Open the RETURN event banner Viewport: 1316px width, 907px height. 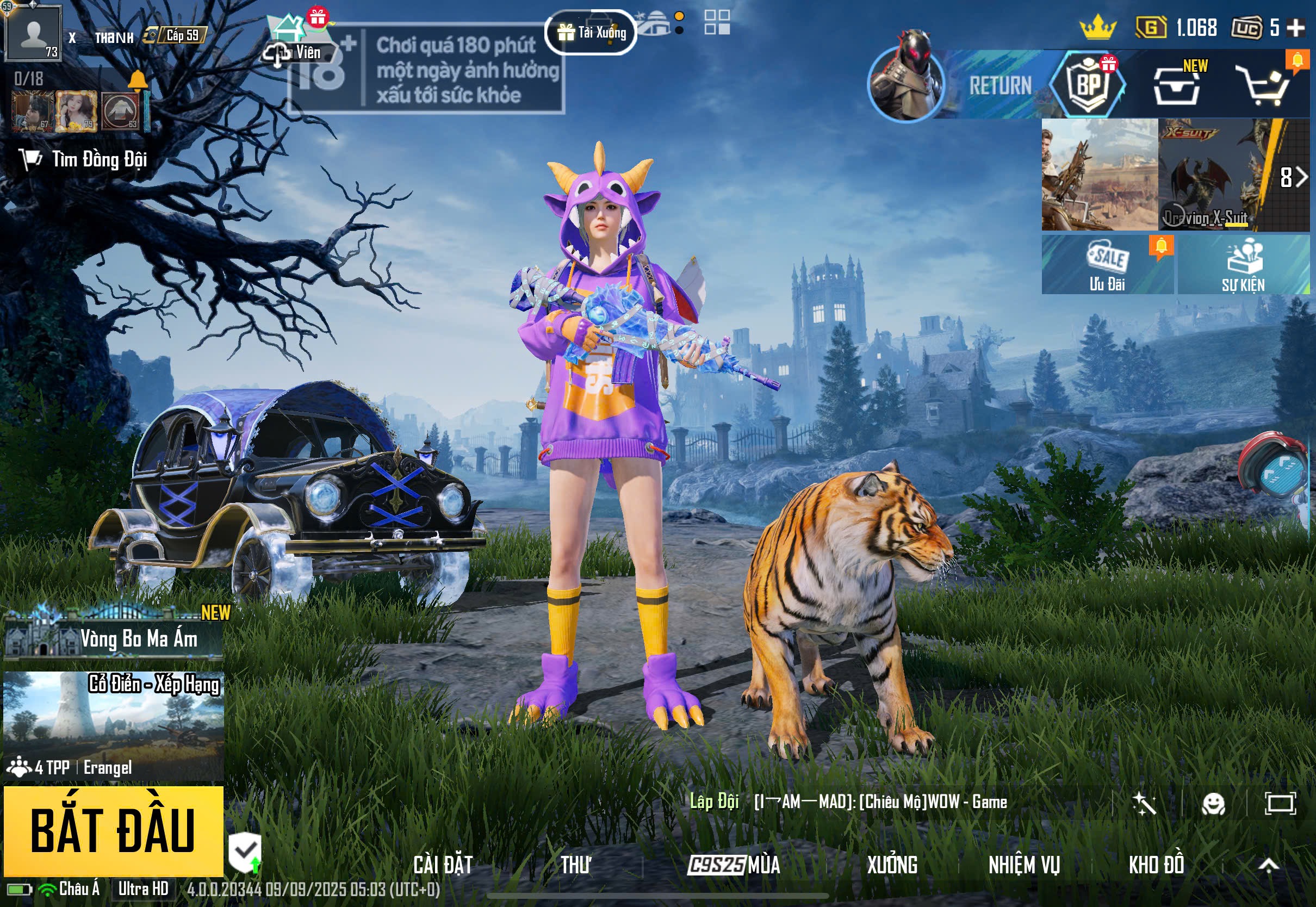(966, 85)
